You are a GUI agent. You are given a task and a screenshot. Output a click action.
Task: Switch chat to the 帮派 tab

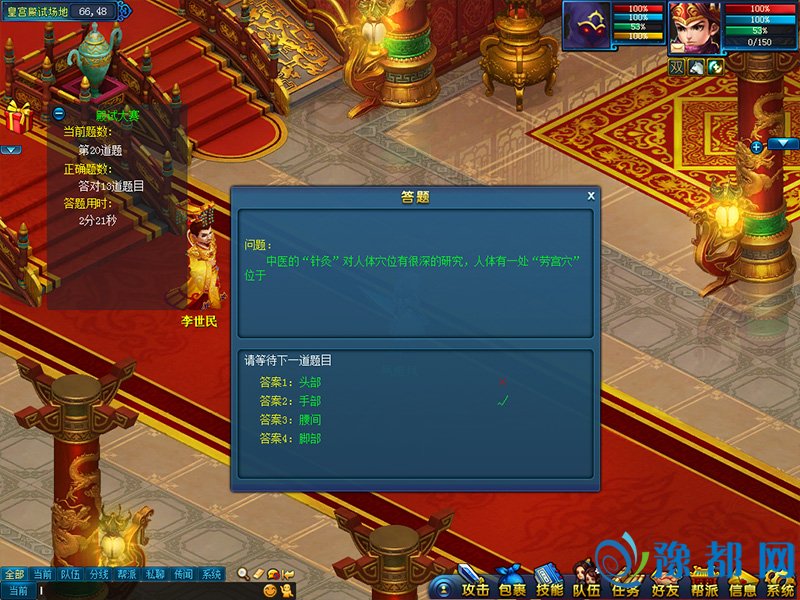point(127,574)
